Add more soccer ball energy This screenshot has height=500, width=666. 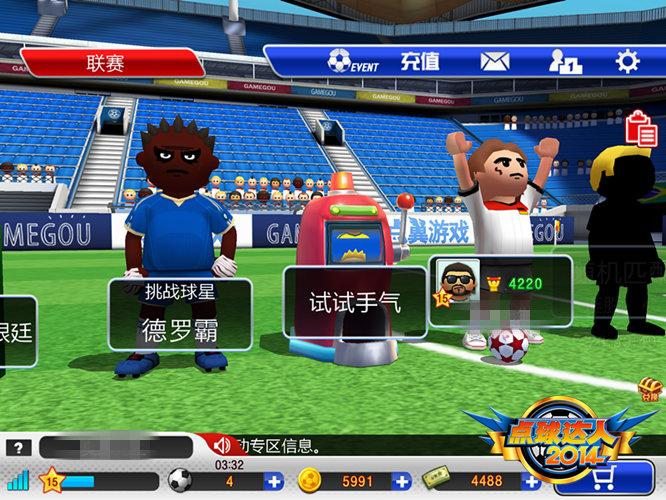[274, 481]
